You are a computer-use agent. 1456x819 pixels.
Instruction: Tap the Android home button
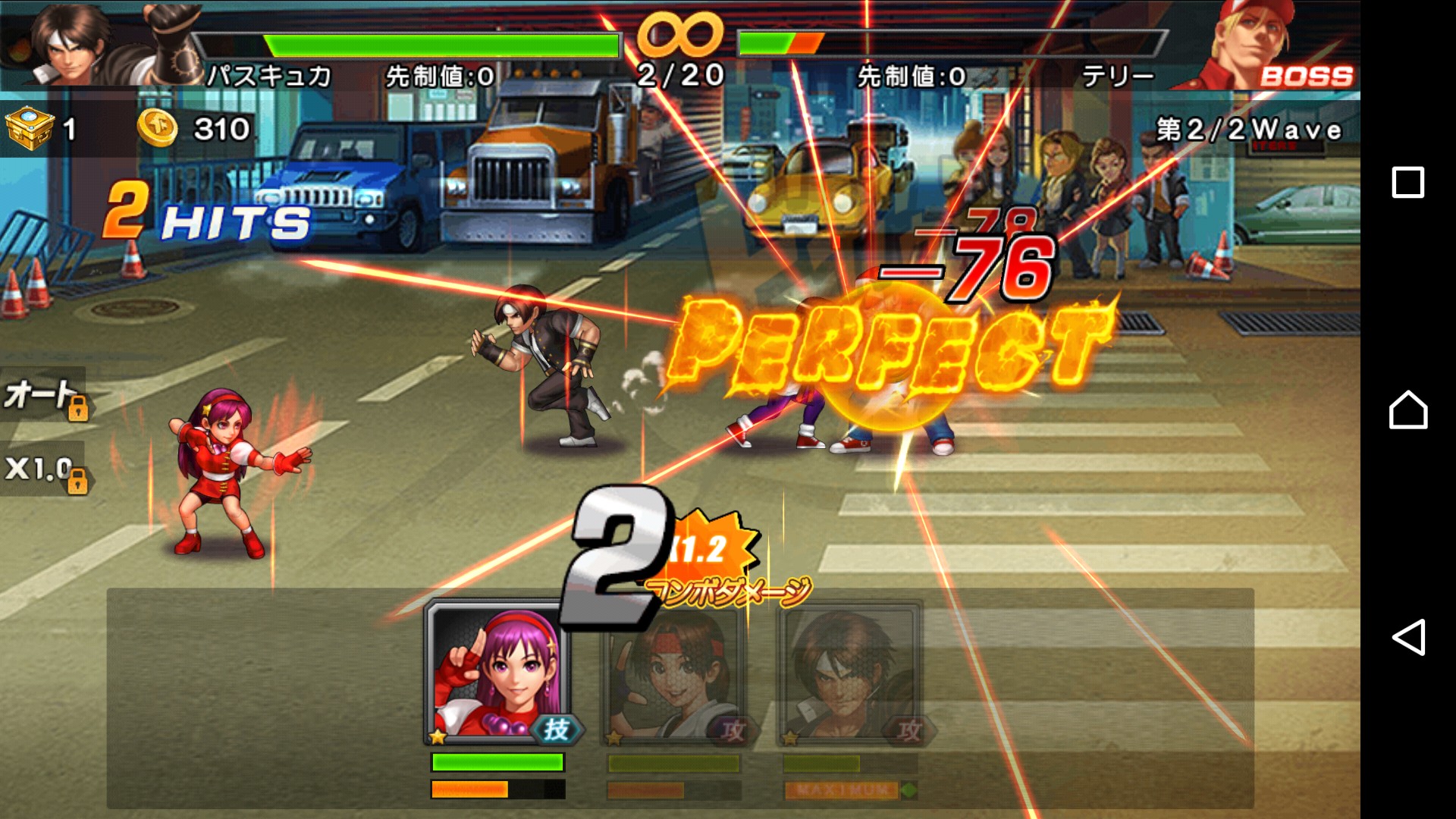[x=1407, y=410]
